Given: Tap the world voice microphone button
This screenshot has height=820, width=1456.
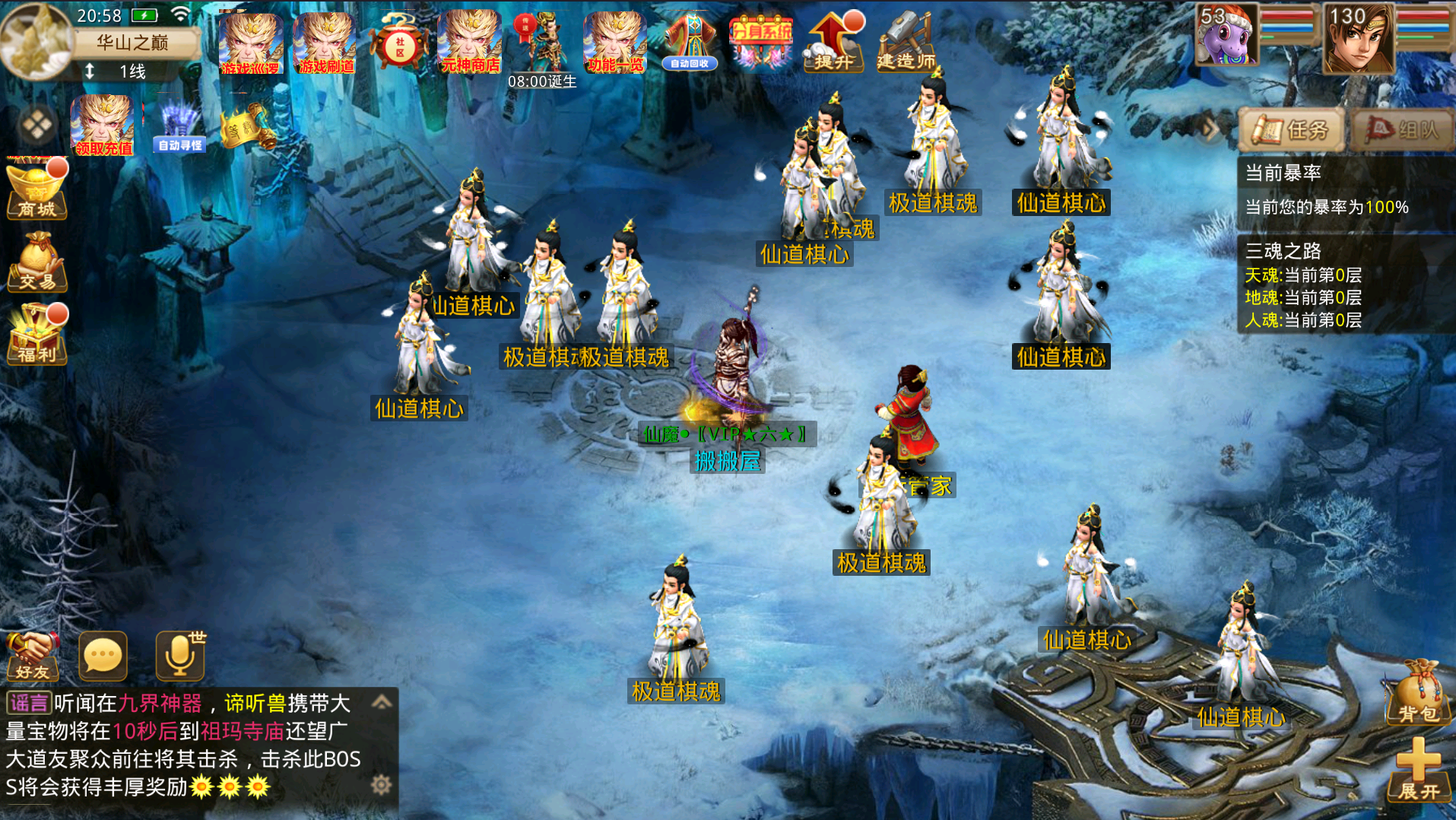Looking at the screenshot, I should [180, 655].
